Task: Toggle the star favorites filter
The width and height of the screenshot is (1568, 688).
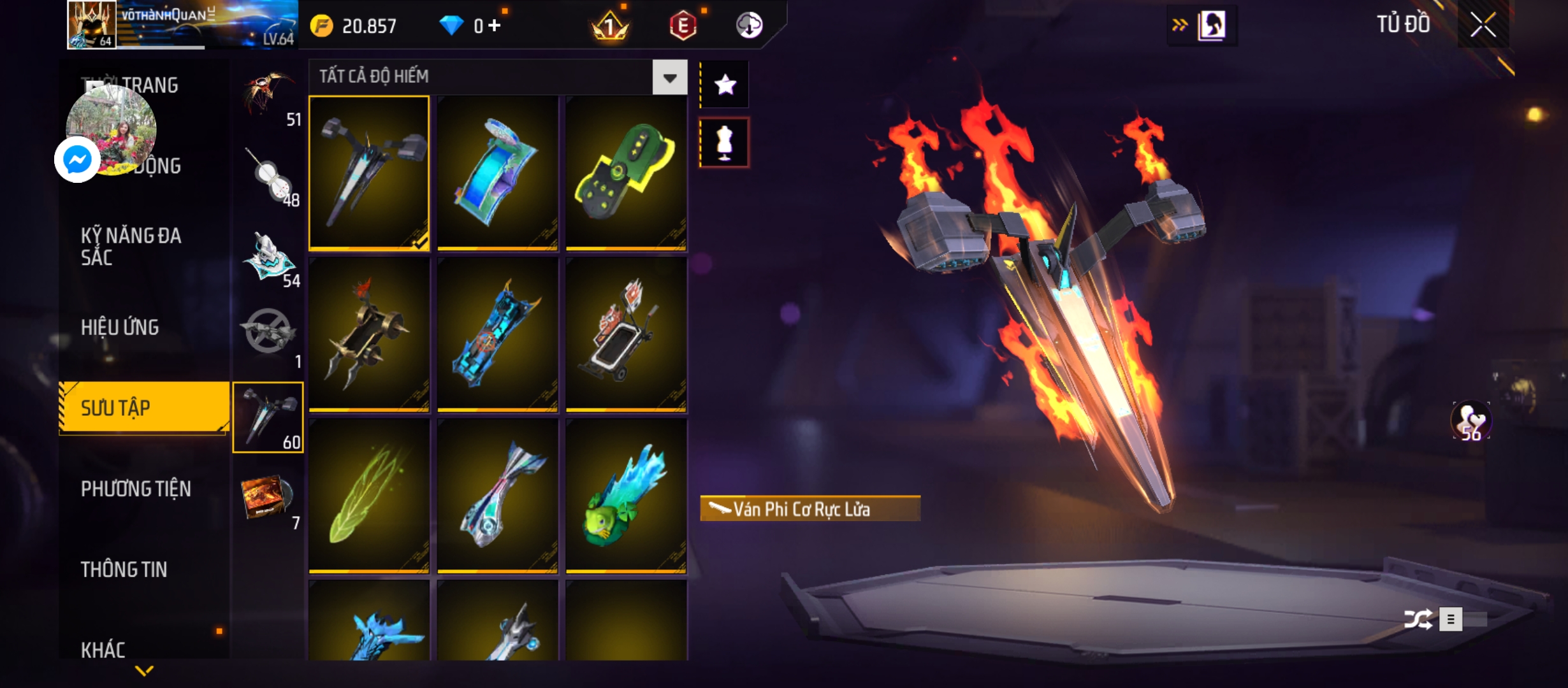Action: coord(725,85)
